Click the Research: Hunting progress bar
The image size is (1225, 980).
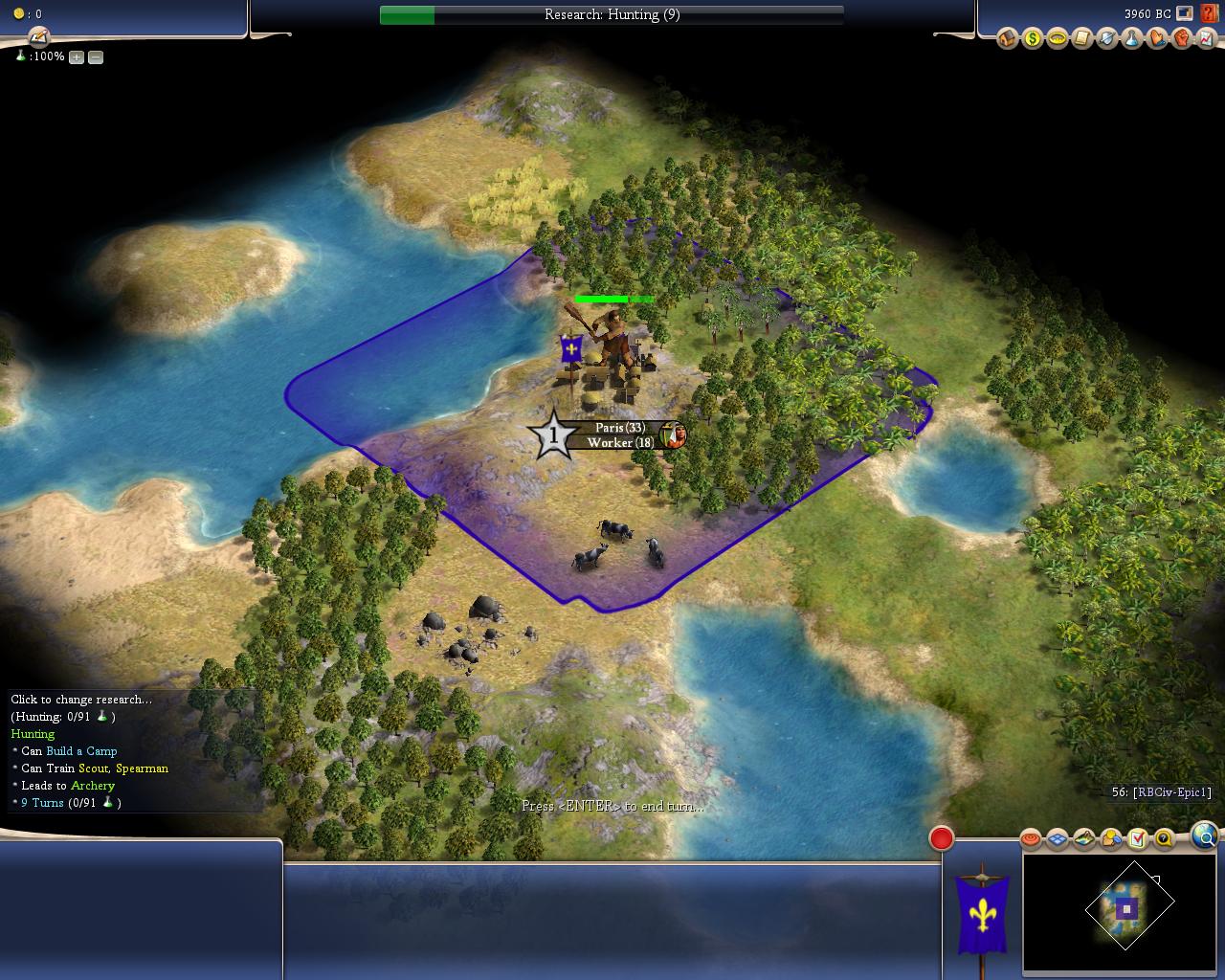[612, 14]
